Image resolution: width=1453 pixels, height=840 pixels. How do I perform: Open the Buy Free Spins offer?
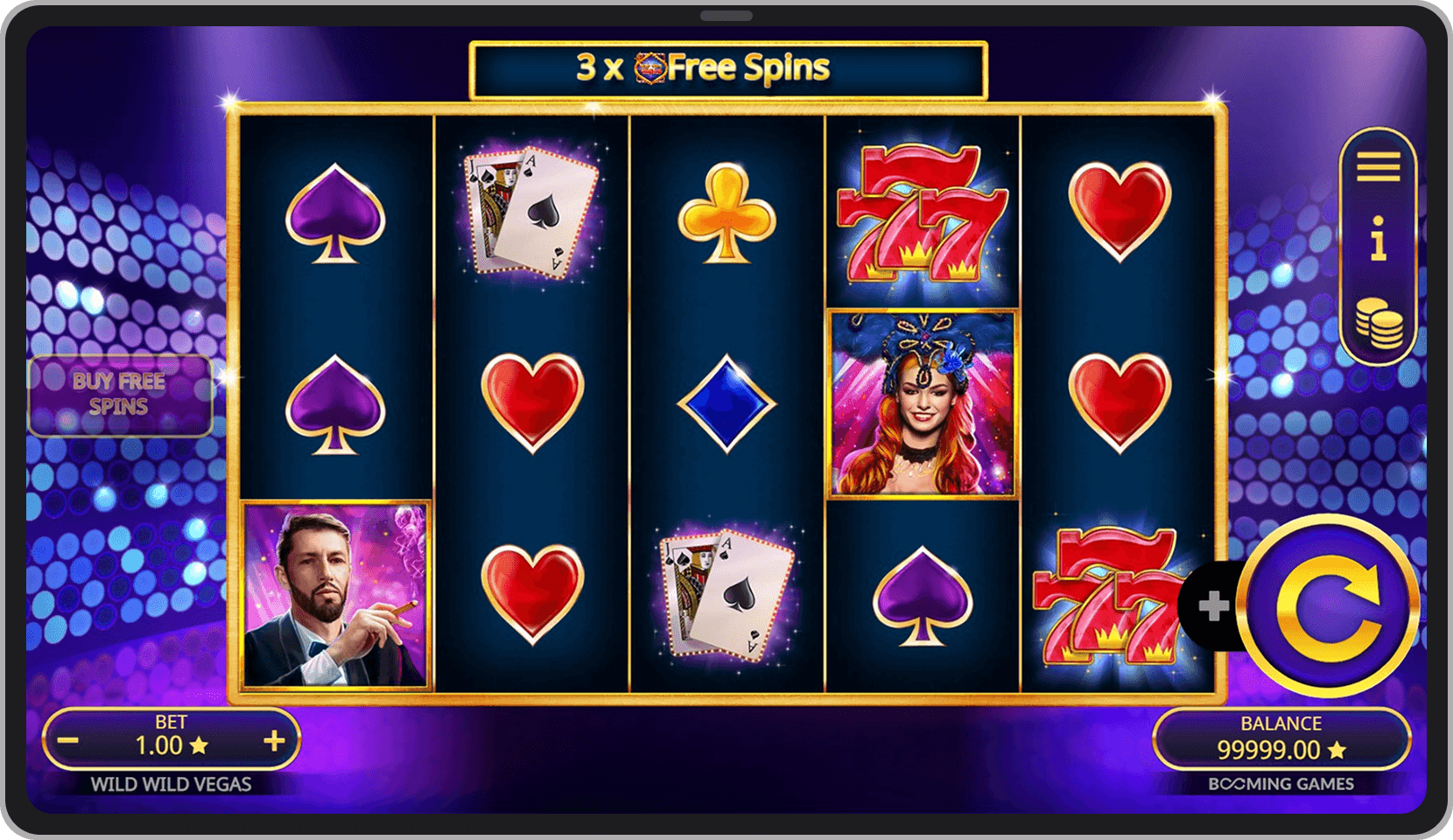120,395
